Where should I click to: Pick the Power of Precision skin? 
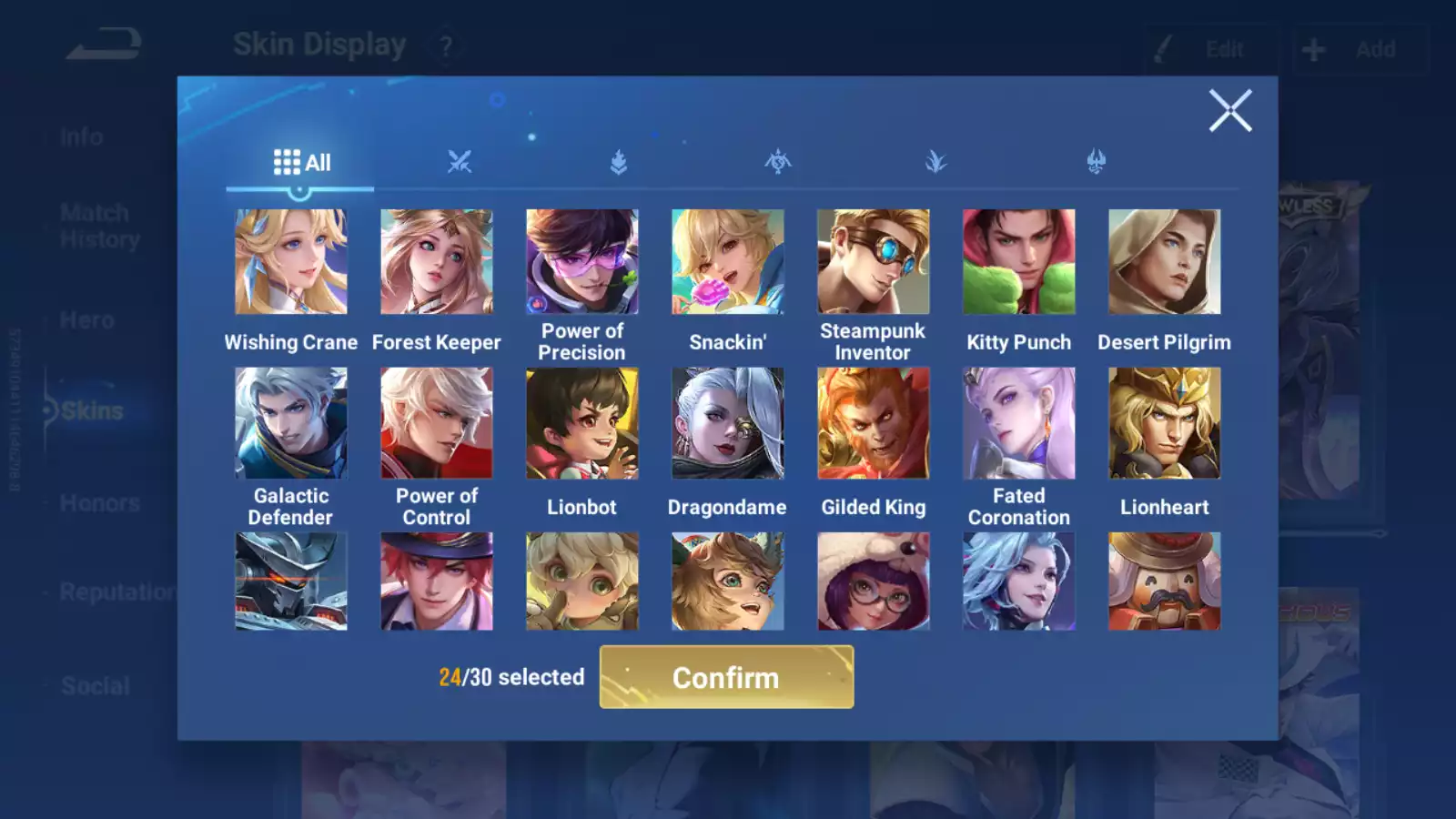[x=582, y=262]
